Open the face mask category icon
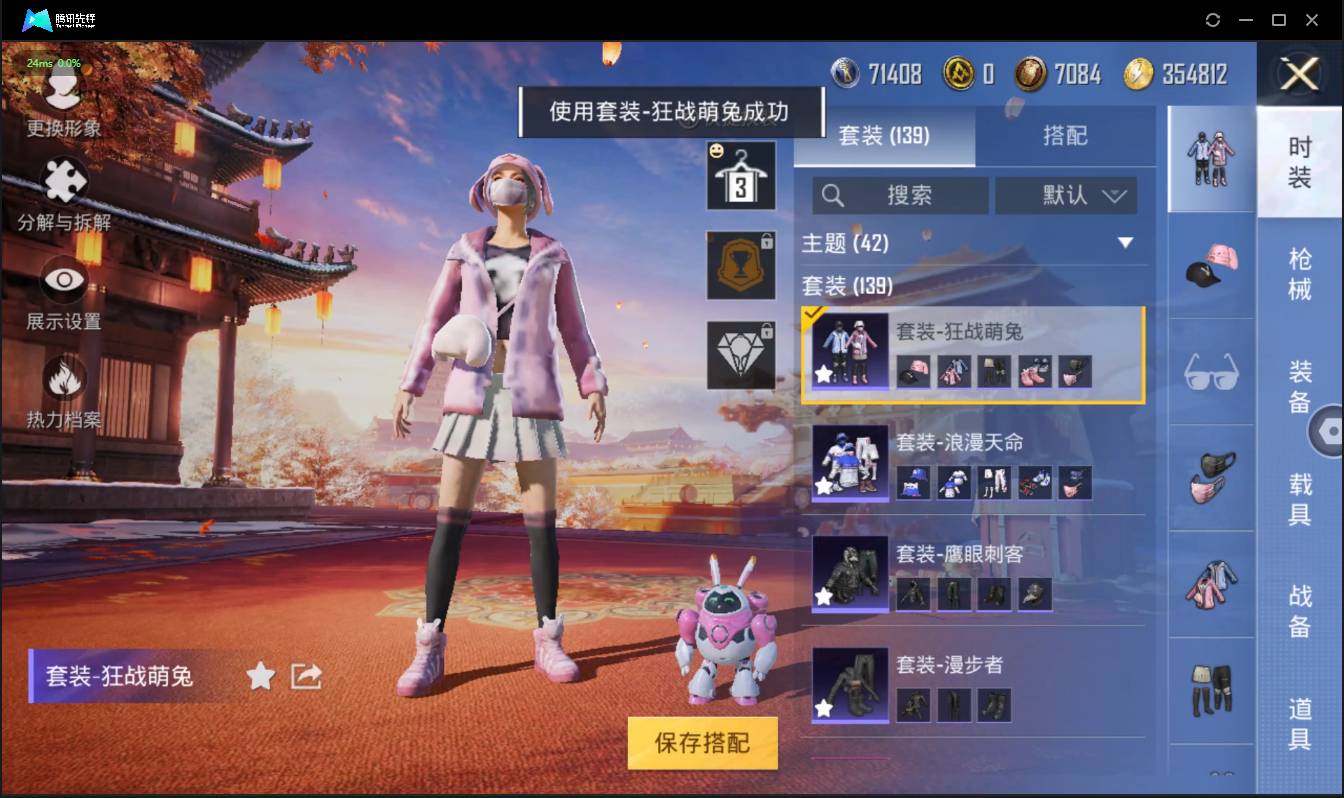Screen dimensions: 1344x798 [1211, 480]
